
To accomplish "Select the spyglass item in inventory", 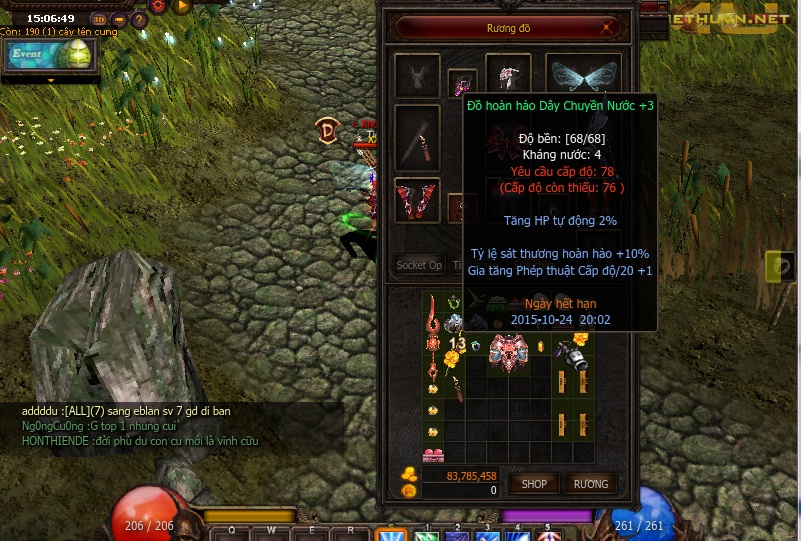I will point(573,354).
